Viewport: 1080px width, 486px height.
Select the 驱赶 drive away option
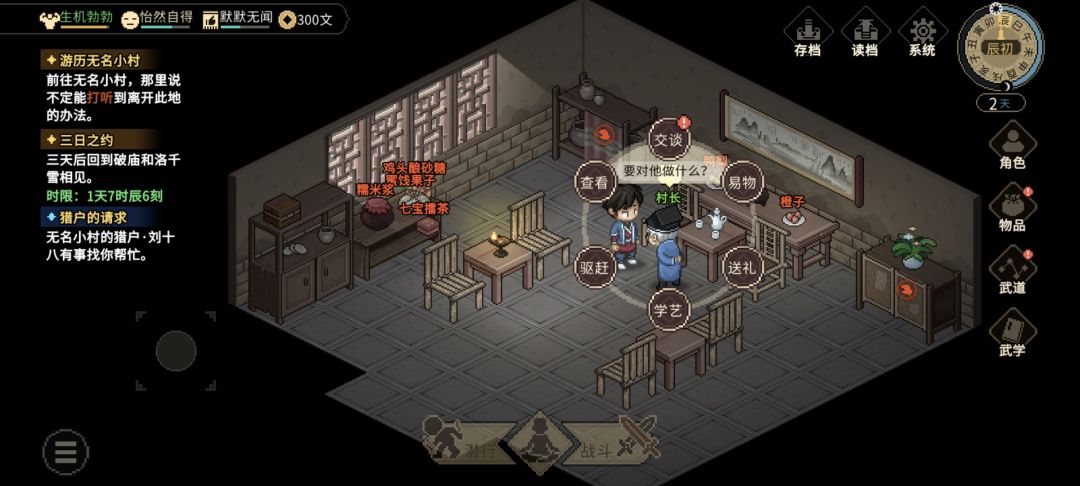point(594,267)
